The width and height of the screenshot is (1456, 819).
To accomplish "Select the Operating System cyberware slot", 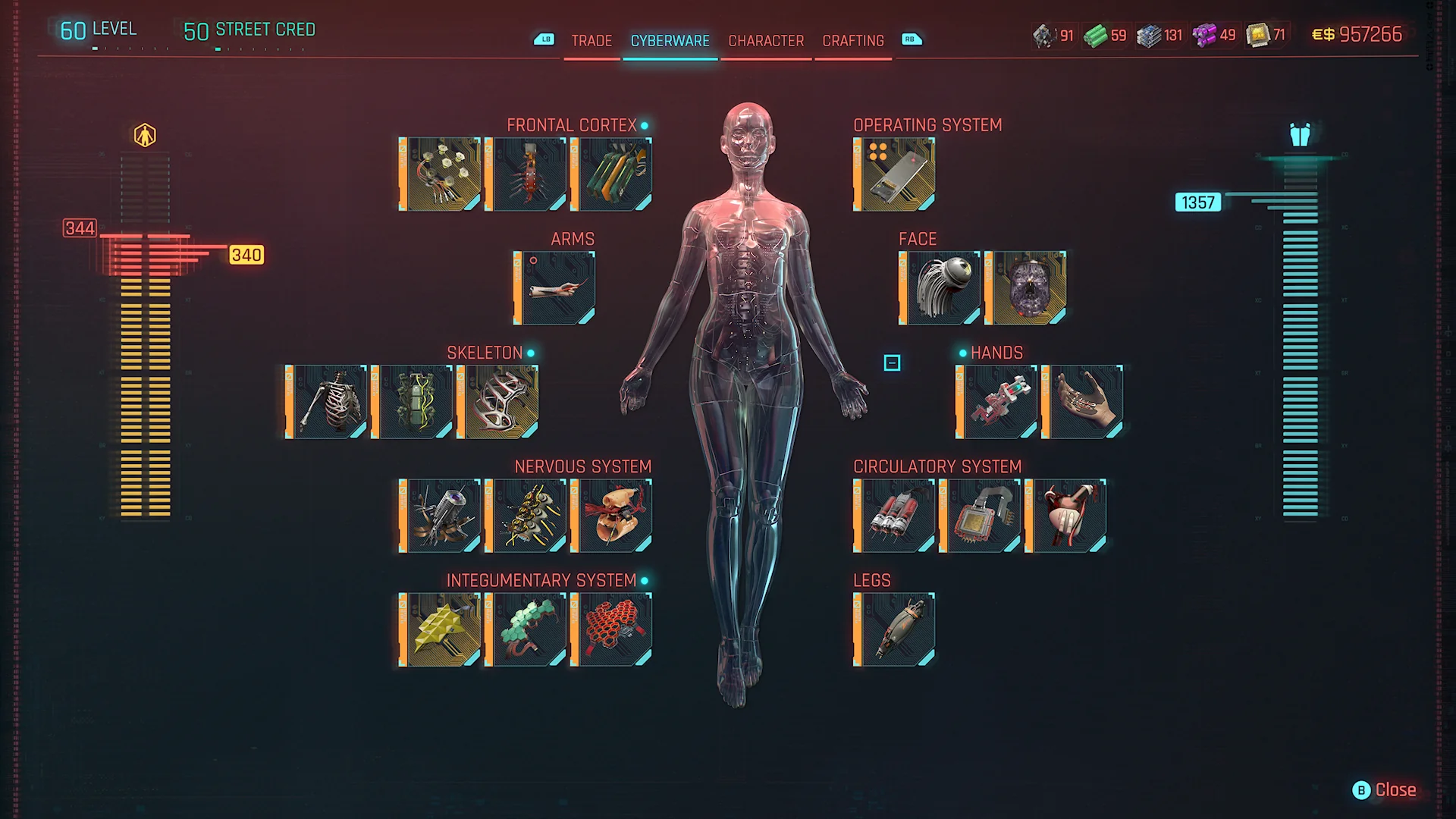I will pyautogui.click(x=895, y=174).
